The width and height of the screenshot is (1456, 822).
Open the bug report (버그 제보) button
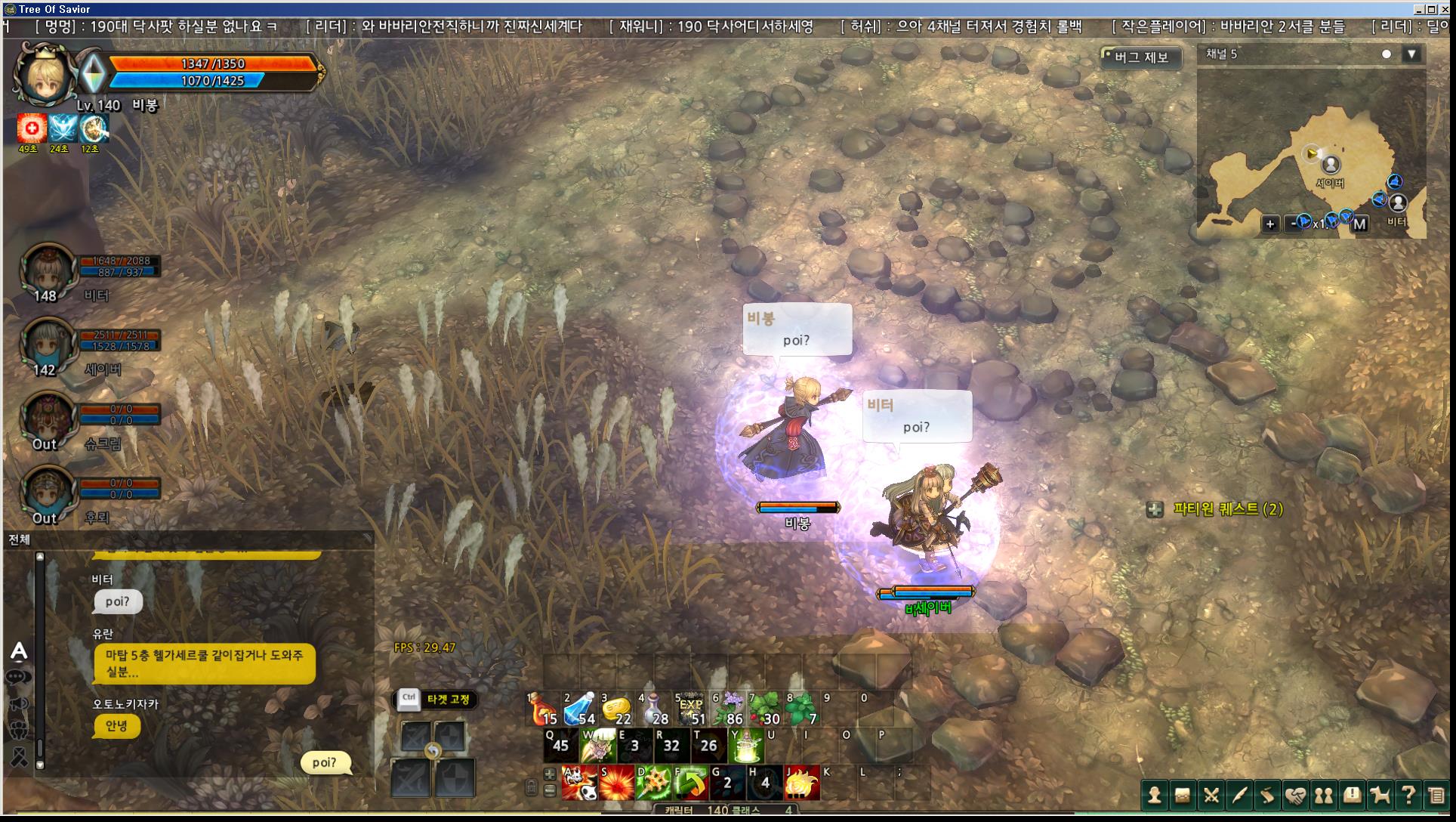(1141, 57)
